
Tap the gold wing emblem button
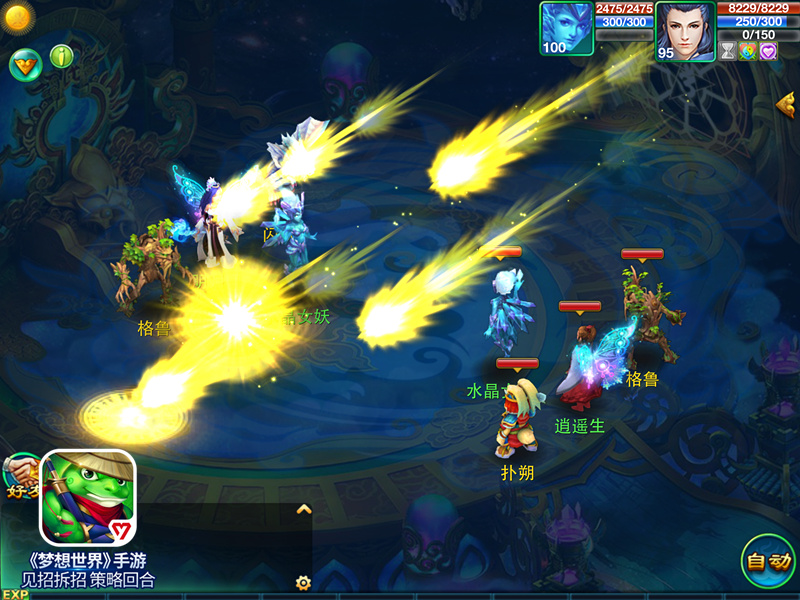[24, 65]
